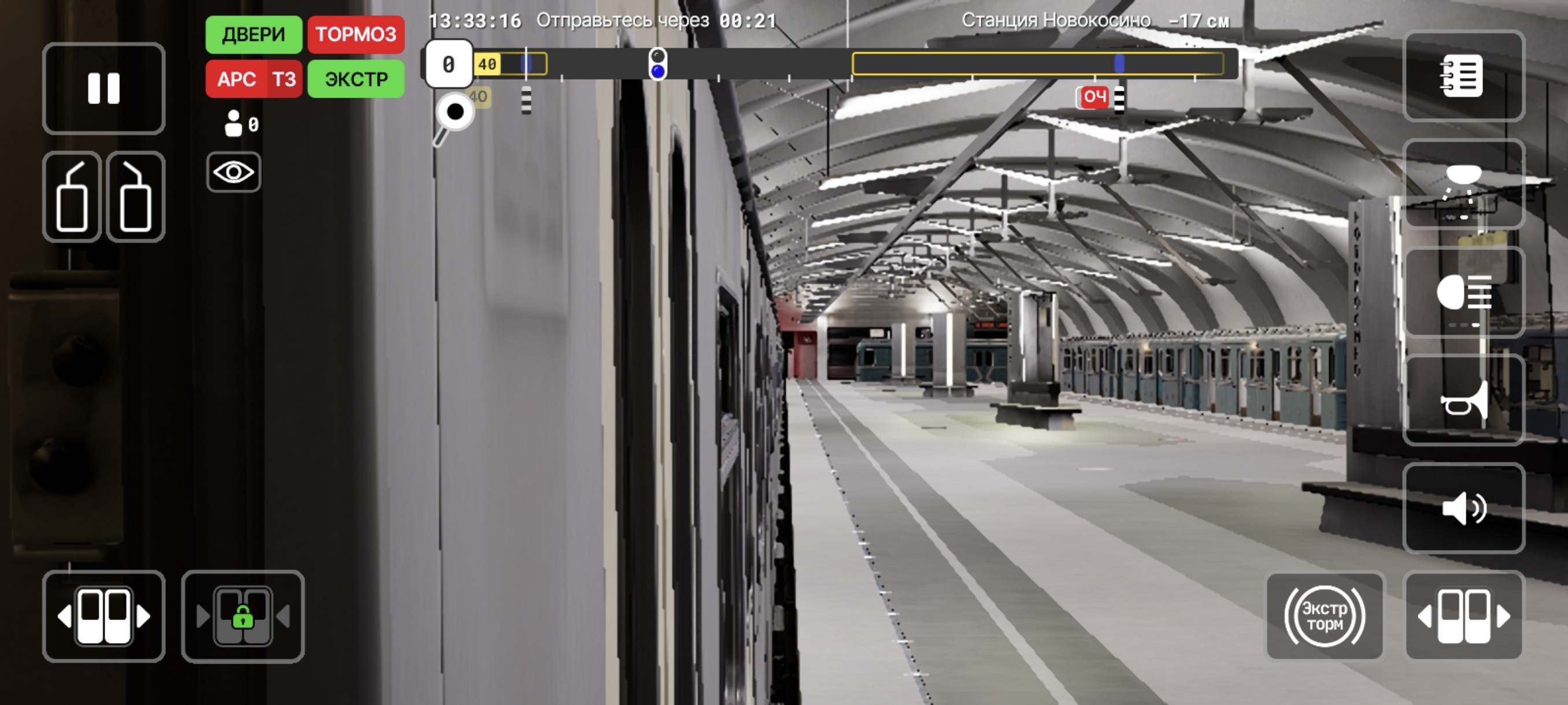
Task: Open the right-side doors button at bottom right
Action: (x=1463, y=616)
